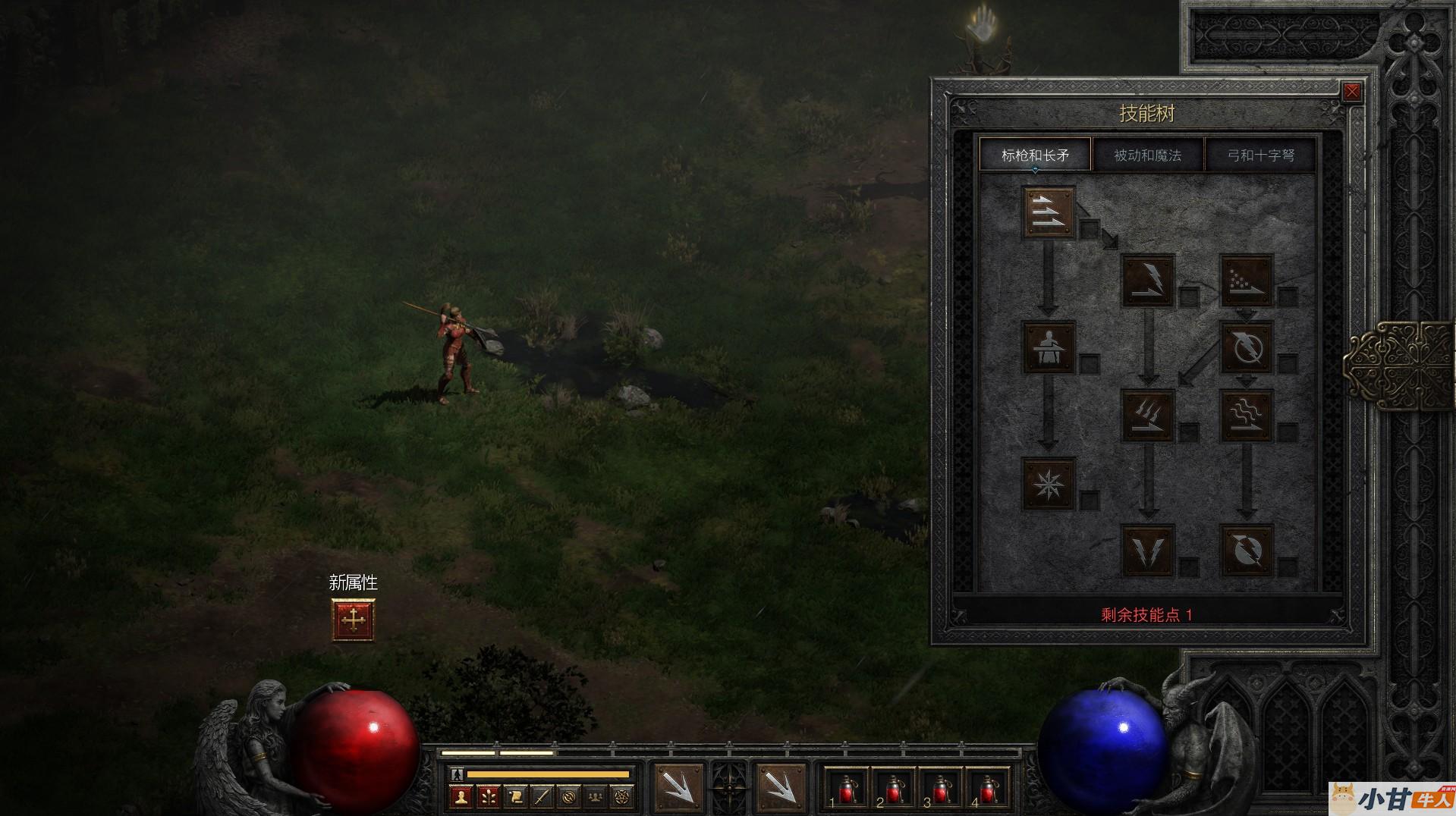
Task: Select the Power Strike skill icon
Action: coord(1147,280)
